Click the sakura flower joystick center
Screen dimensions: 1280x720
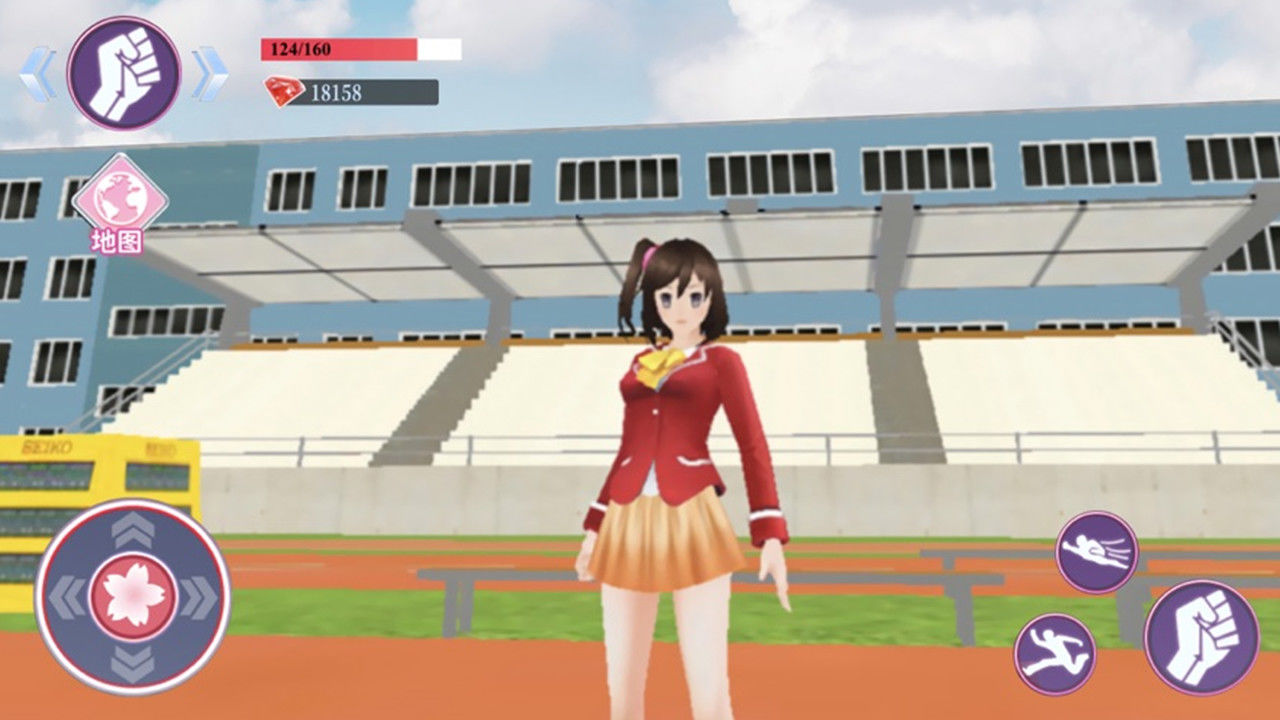coord(133,597)
